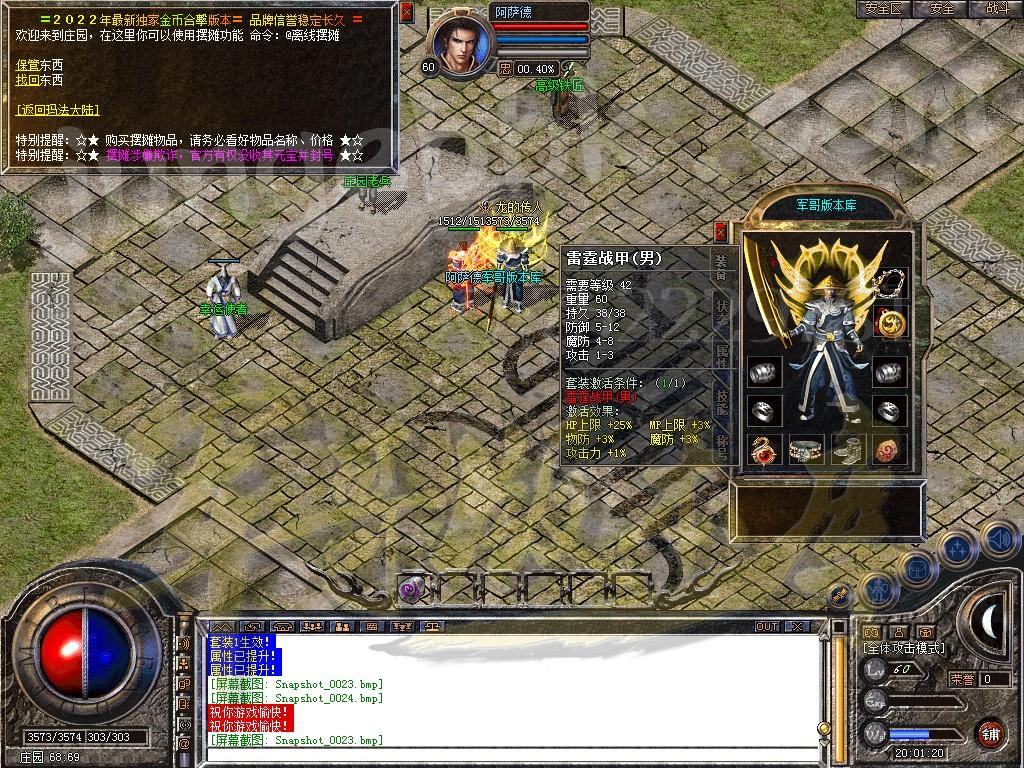Switch to the 状态 status tab
1024x768 pixels.
(x=722, y=311)
